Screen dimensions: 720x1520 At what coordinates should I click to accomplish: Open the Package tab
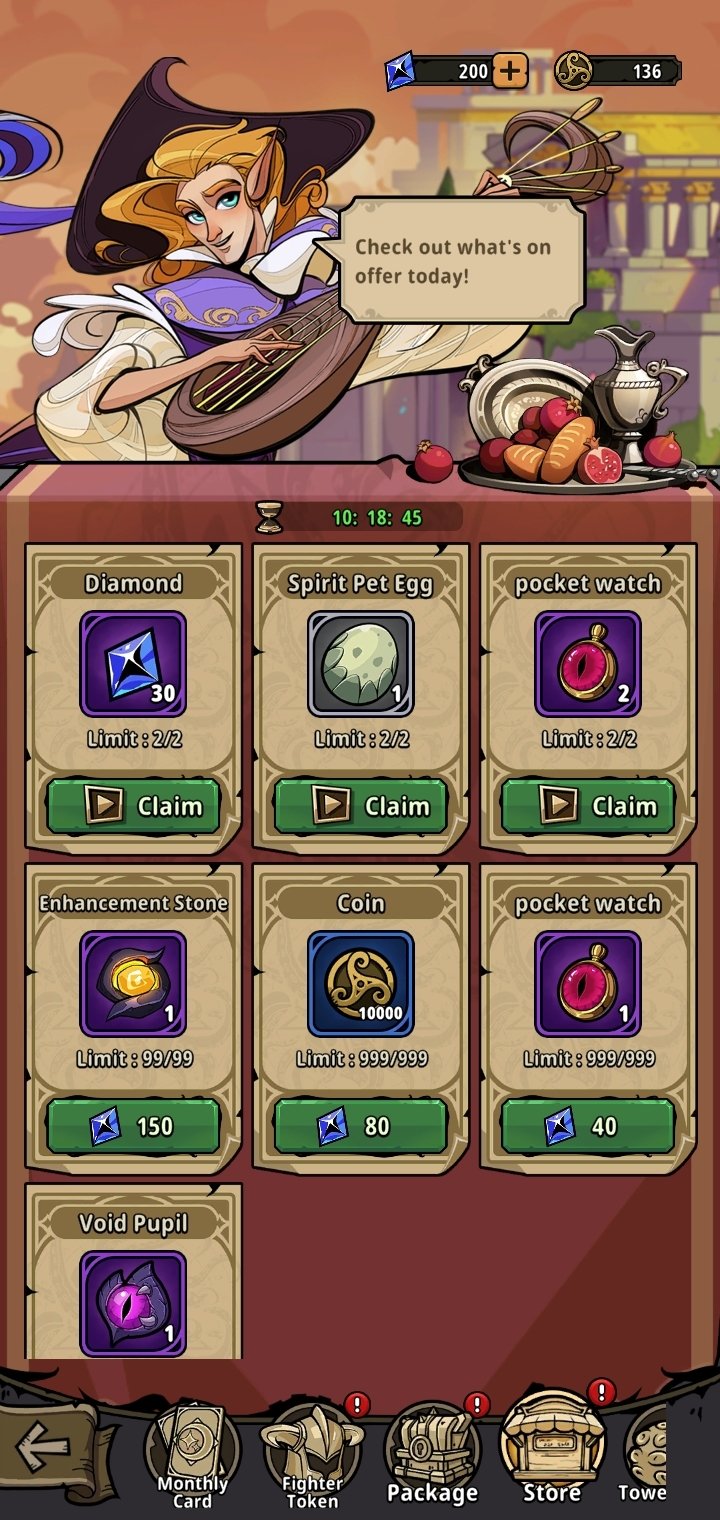point(432,1455)
